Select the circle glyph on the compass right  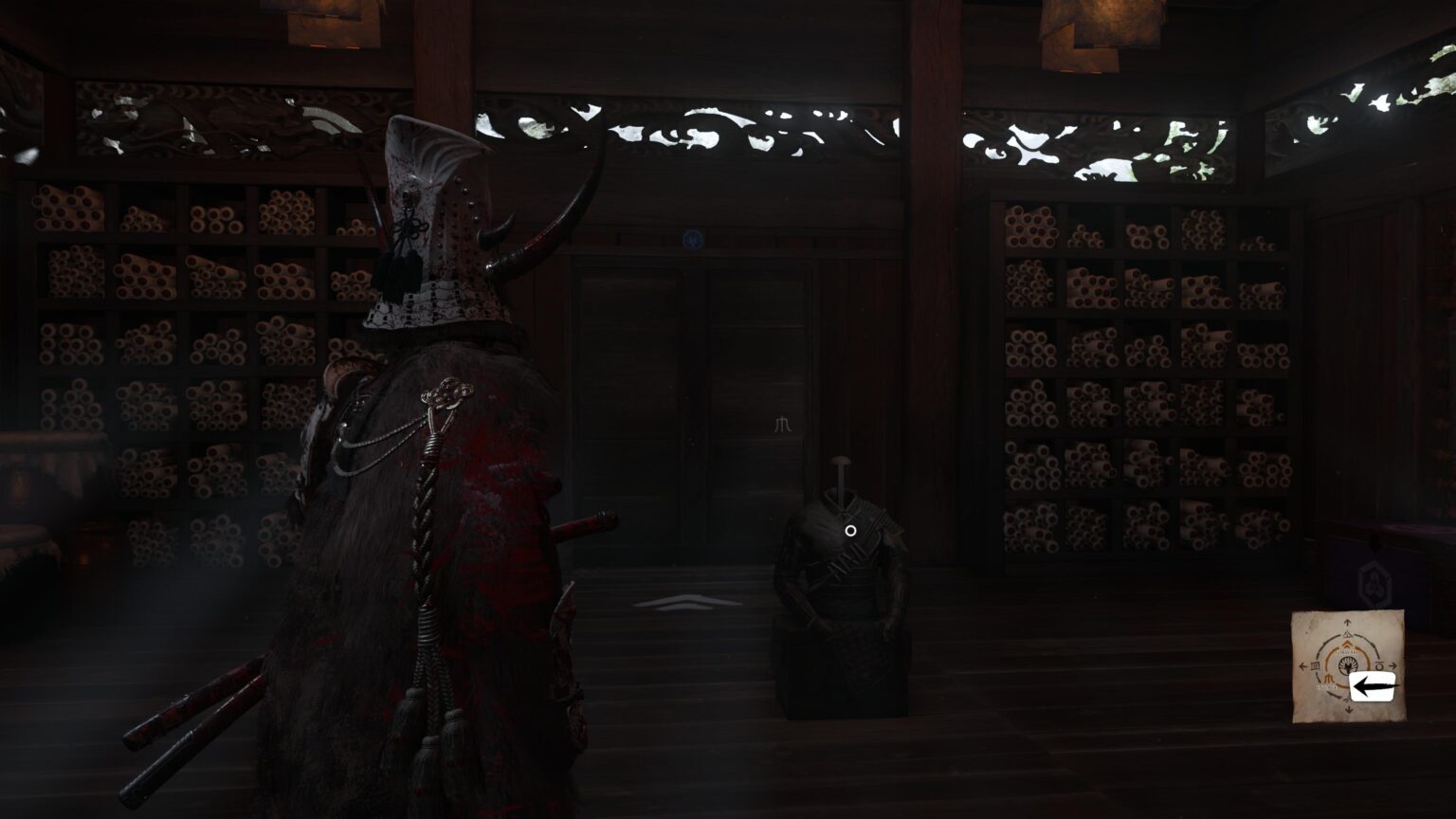(1379, 665)
